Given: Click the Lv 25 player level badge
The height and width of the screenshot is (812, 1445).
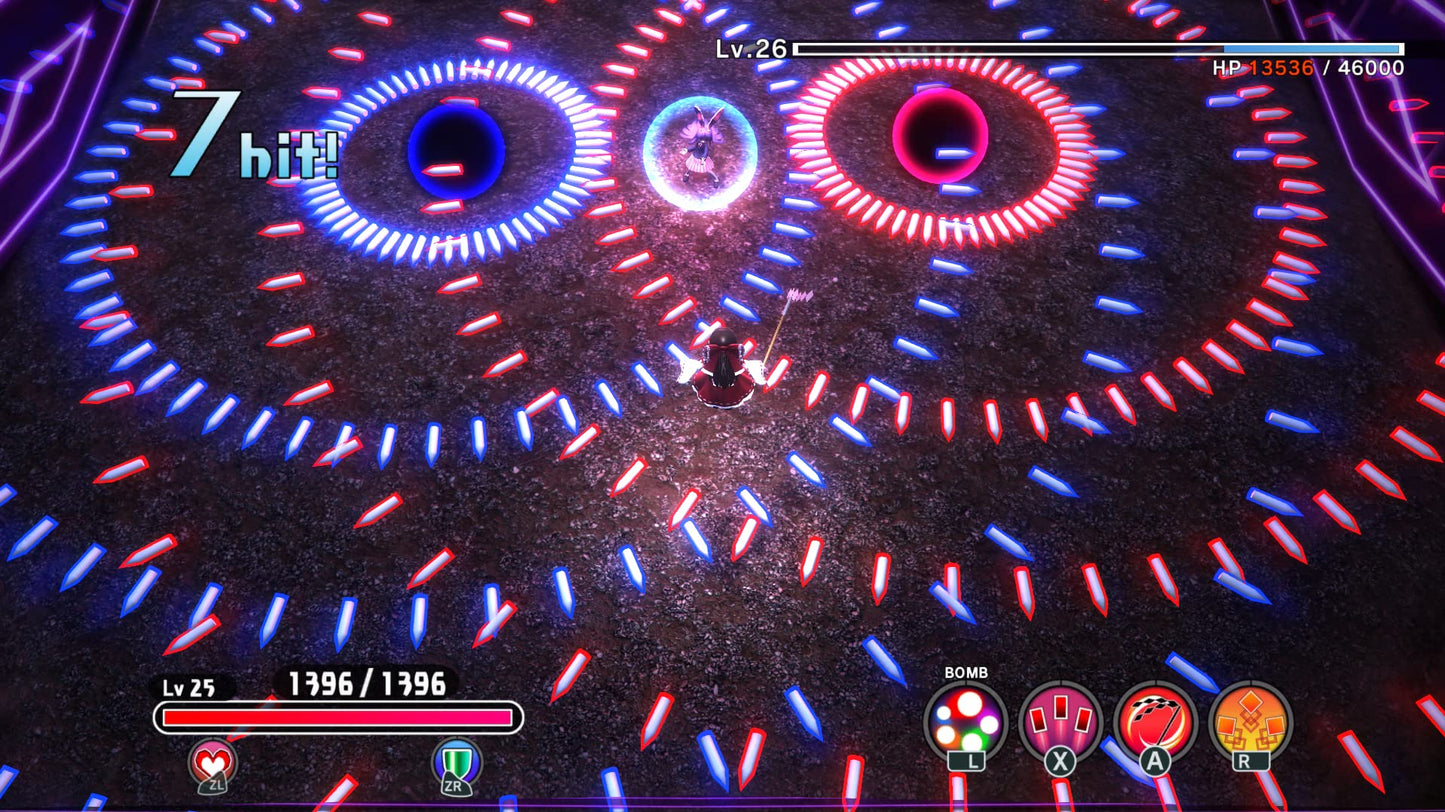Looking at the screenshot, I should (190, 688).
